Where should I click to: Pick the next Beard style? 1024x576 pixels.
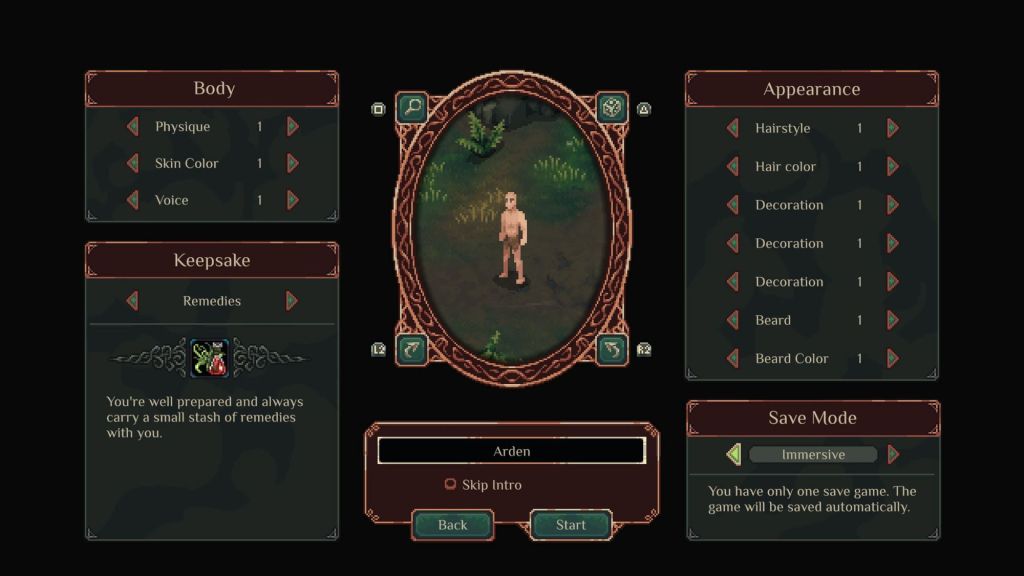pos(893,320)
